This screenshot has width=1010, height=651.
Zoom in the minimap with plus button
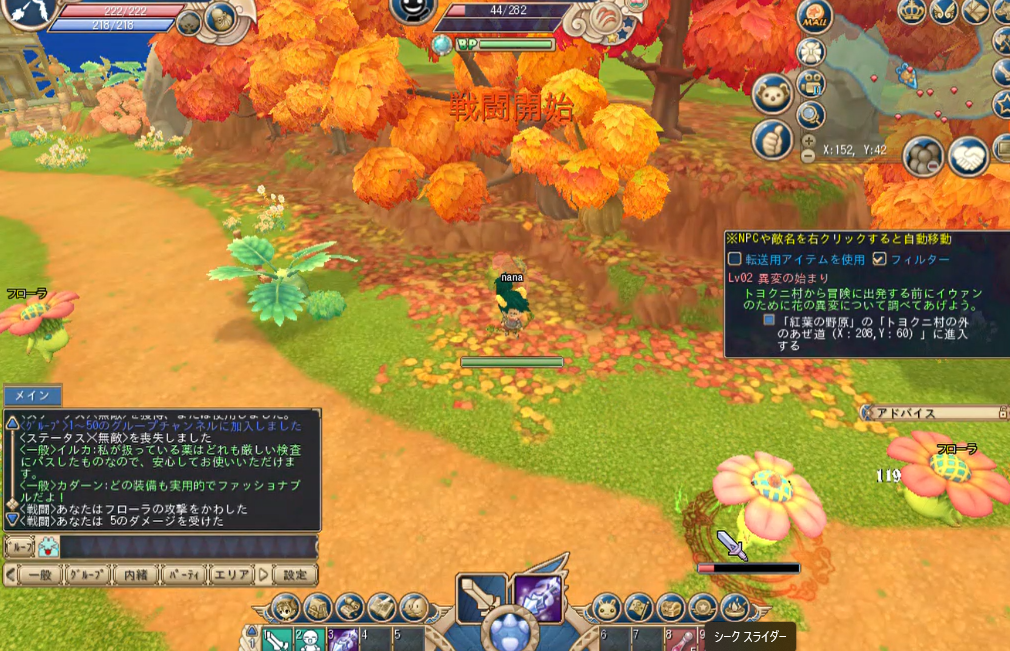pos(808,141)
